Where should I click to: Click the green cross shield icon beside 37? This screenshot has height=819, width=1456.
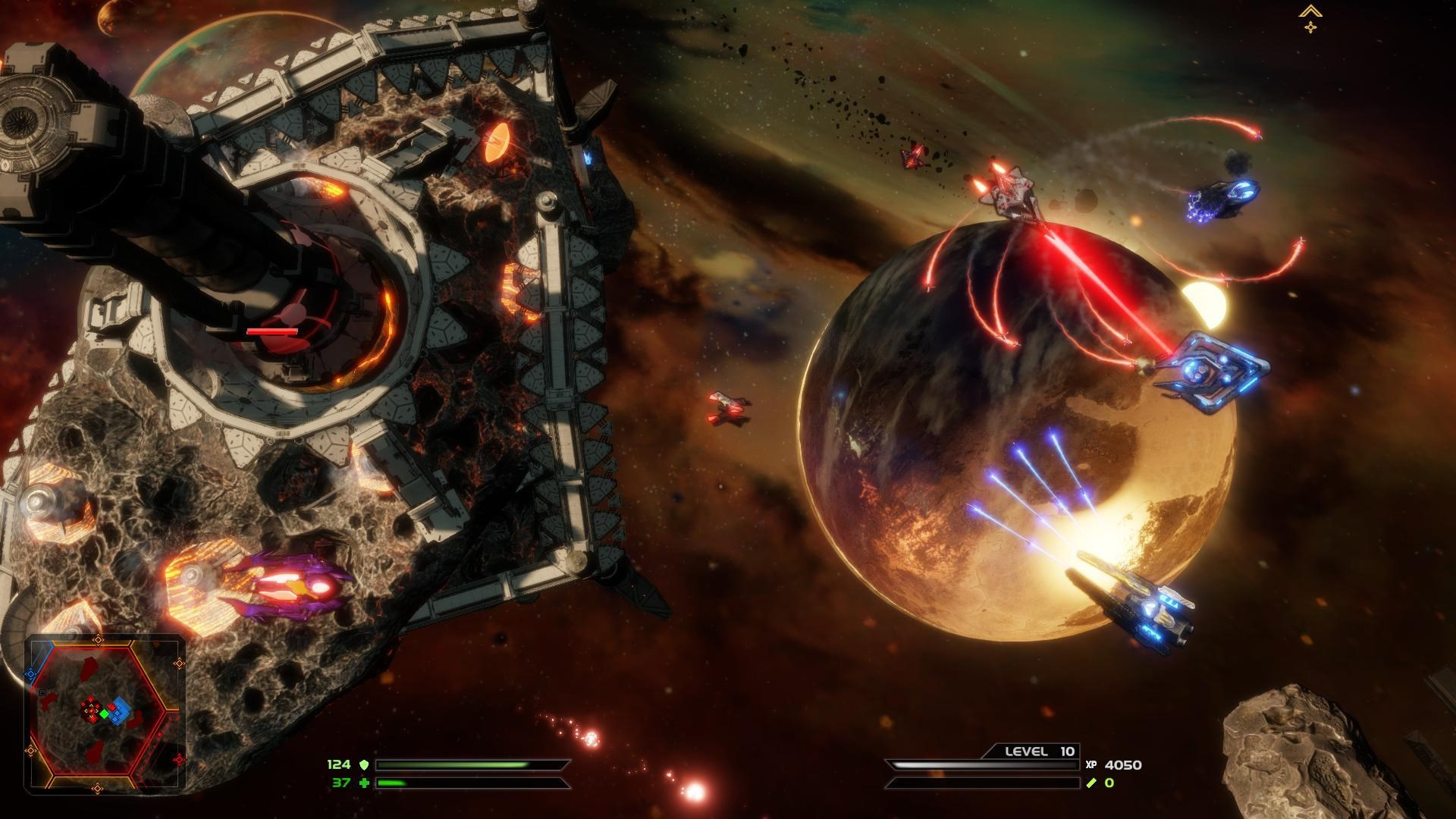tap(366, 783)
